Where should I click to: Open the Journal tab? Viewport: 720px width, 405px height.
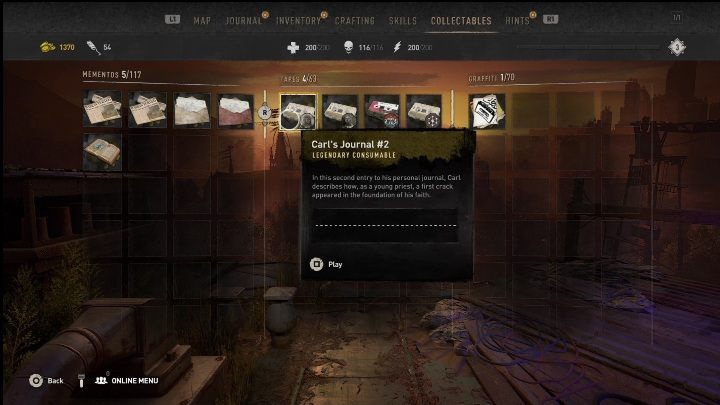click(x=243, y=20)
